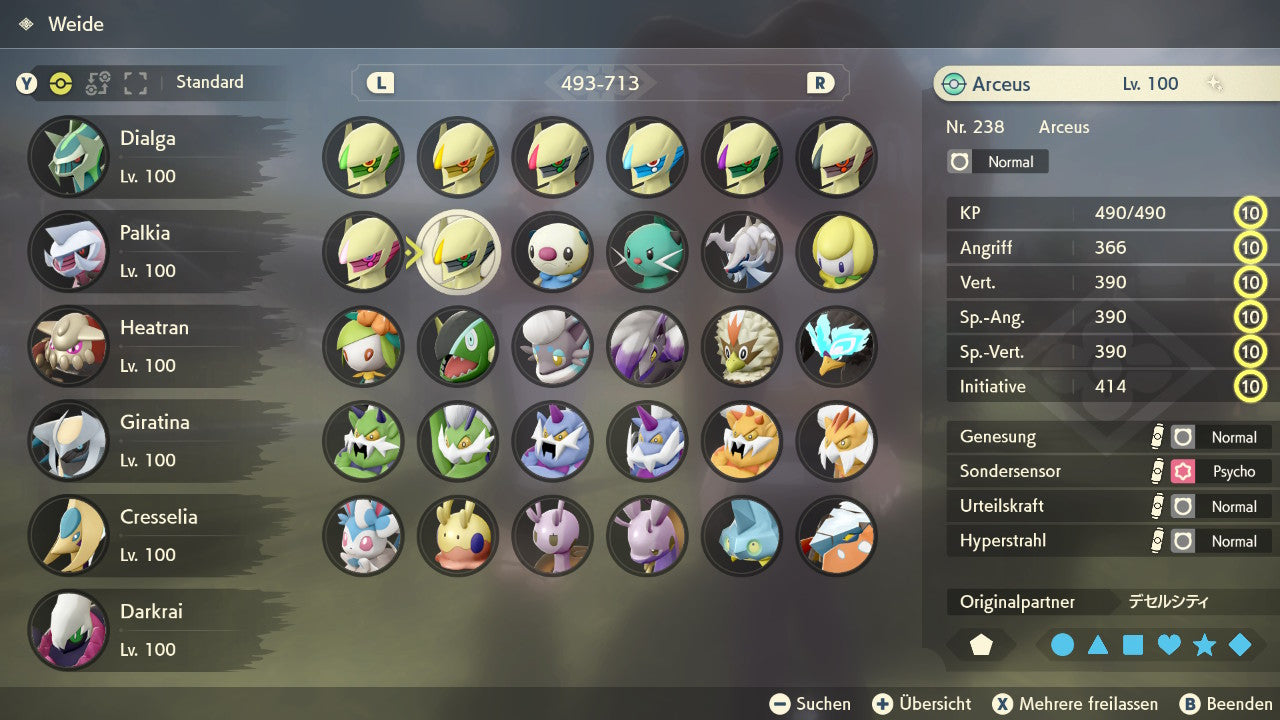Click the Y button indicator icon
Screen dimensions: 1280x720
28,84
